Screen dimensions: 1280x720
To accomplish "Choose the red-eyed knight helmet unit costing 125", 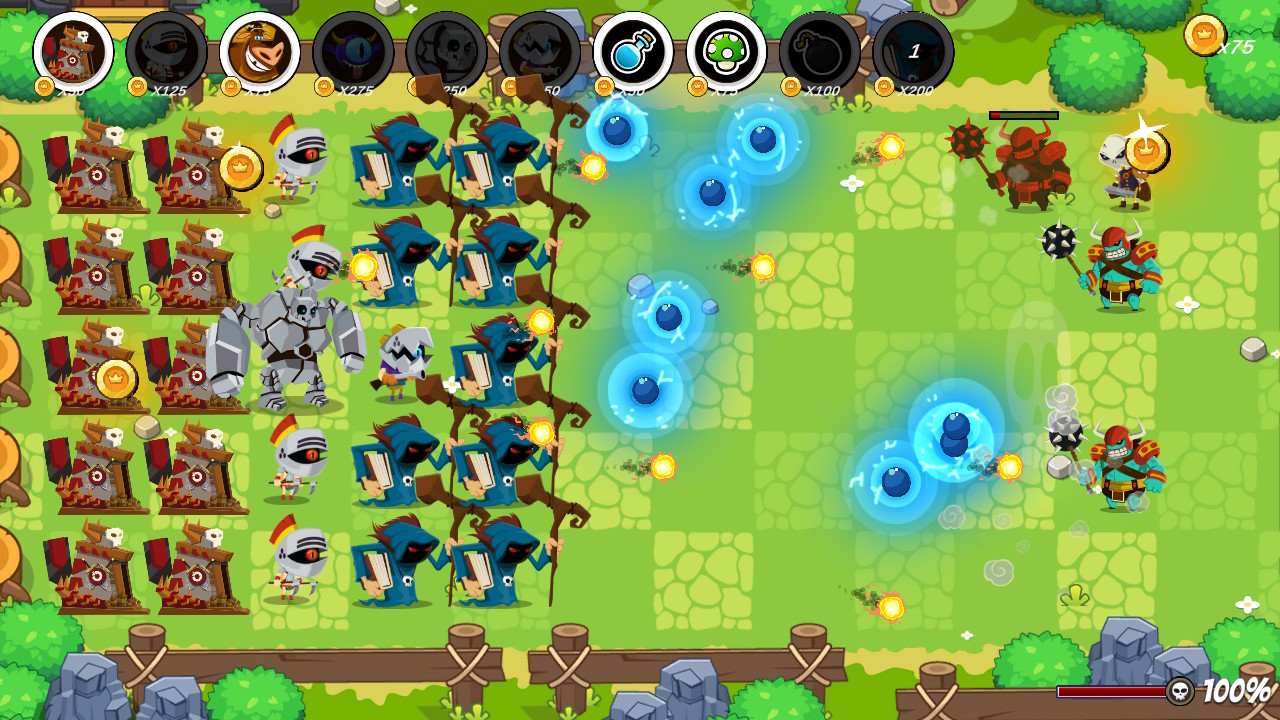I will [166, 51].
